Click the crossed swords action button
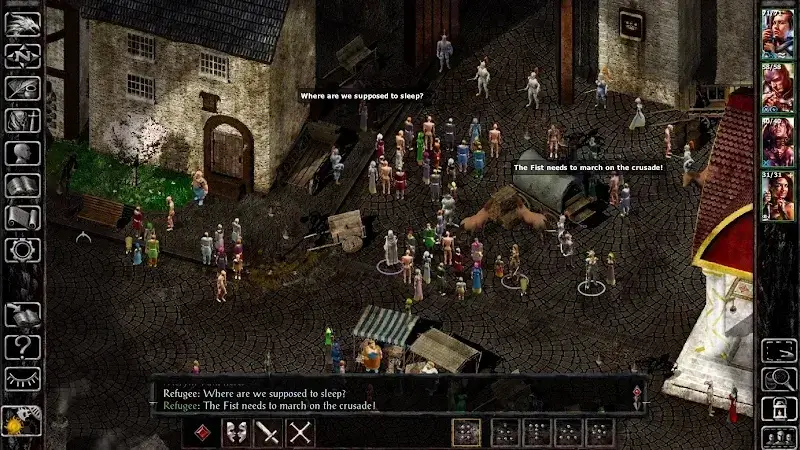This screenshot has height=450, width=800. coord(301,432)
